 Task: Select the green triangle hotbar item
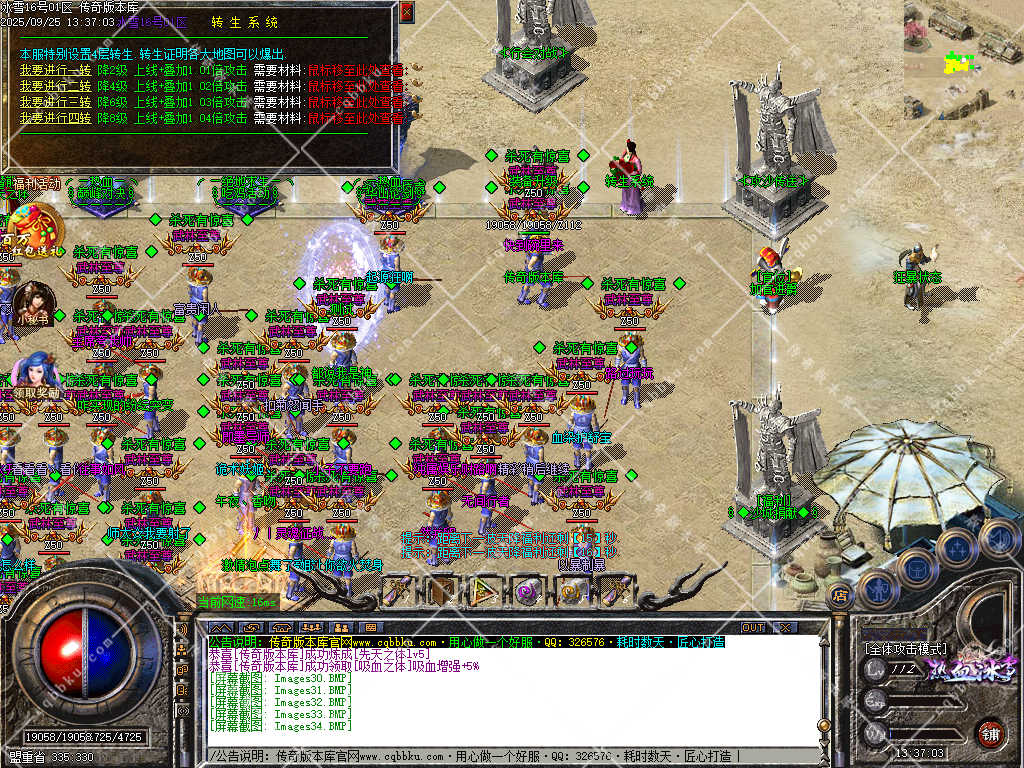[484, 592]
